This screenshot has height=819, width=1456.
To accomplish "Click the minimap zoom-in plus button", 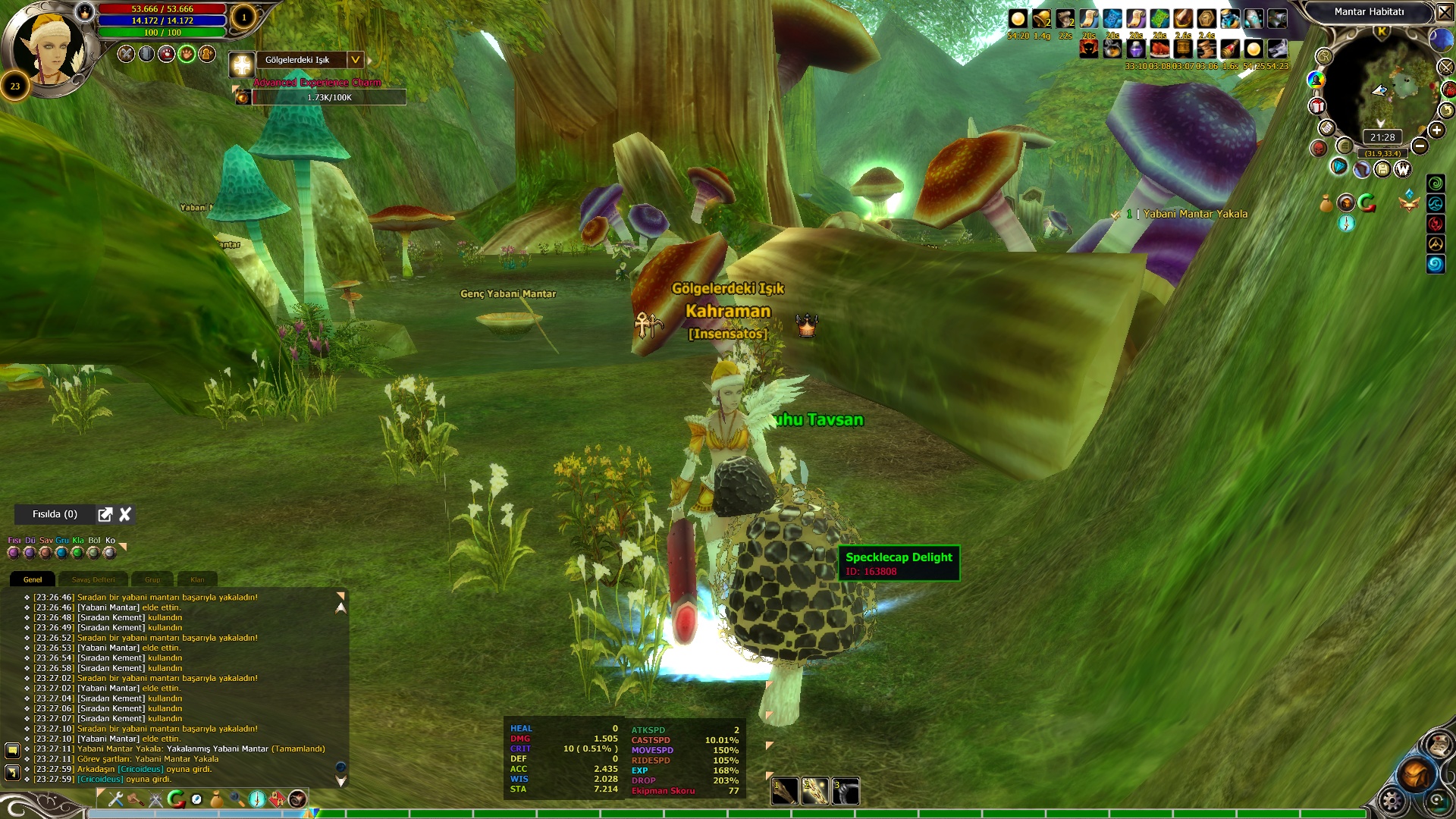I will pos(1436,130).
